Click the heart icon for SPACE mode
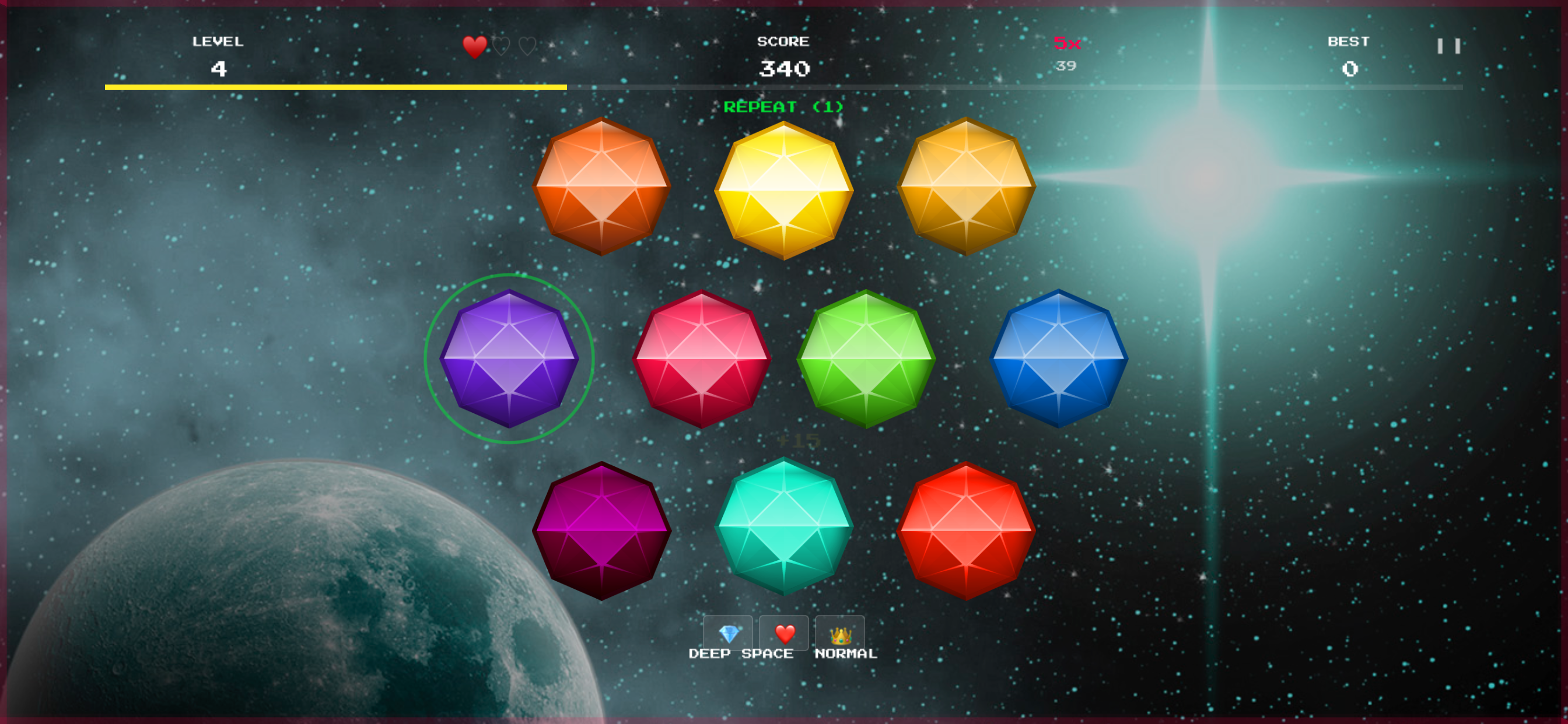This screenshot has height=724, width=1568. (x=784, y=633)
